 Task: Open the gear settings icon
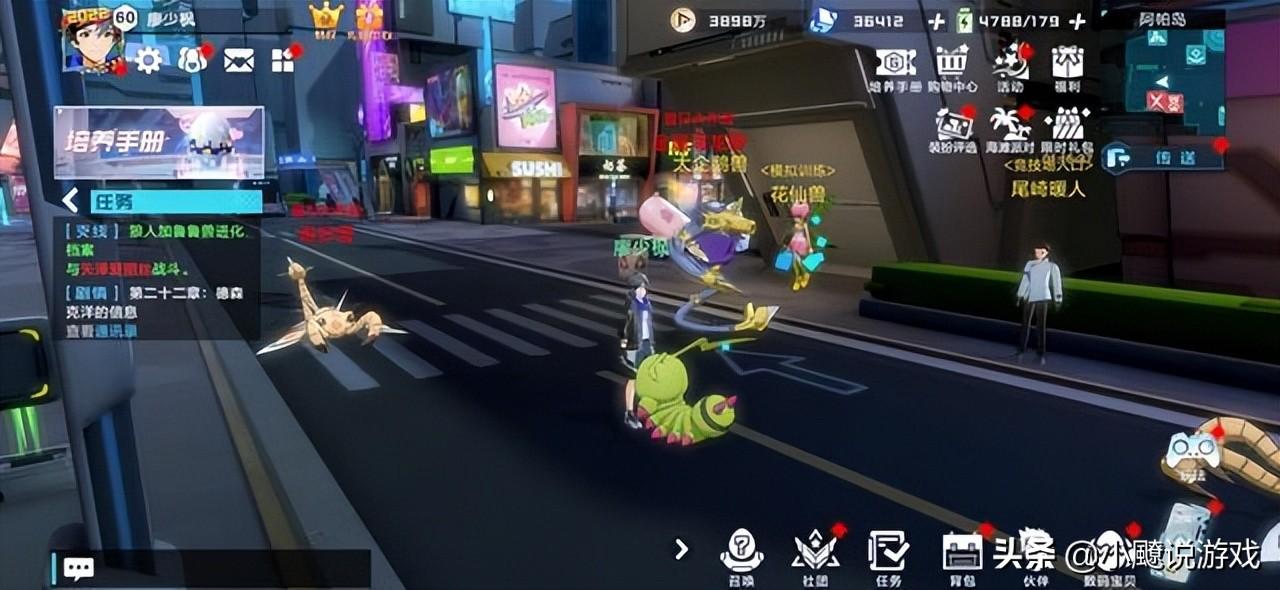pyautogui.click(x=149, y=61)
